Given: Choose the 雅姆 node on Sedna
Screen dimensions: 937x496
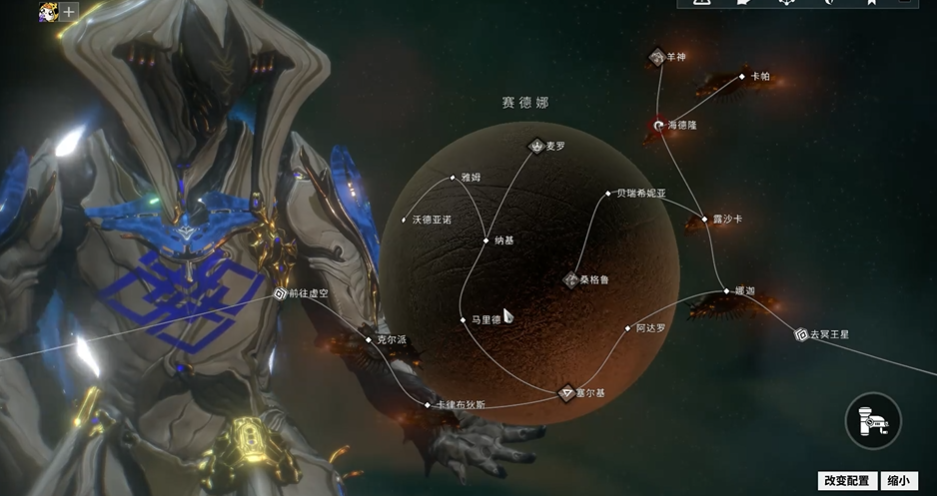Looking at the screenshot, I should pos(453,178).
